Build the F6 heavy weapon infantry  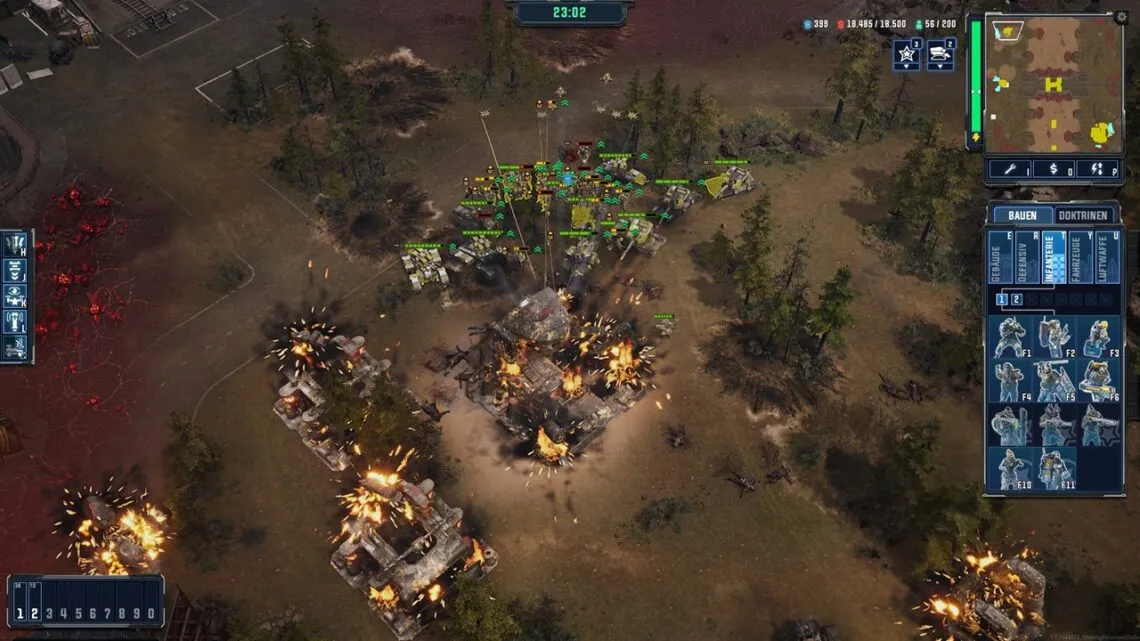[1097, 381]
